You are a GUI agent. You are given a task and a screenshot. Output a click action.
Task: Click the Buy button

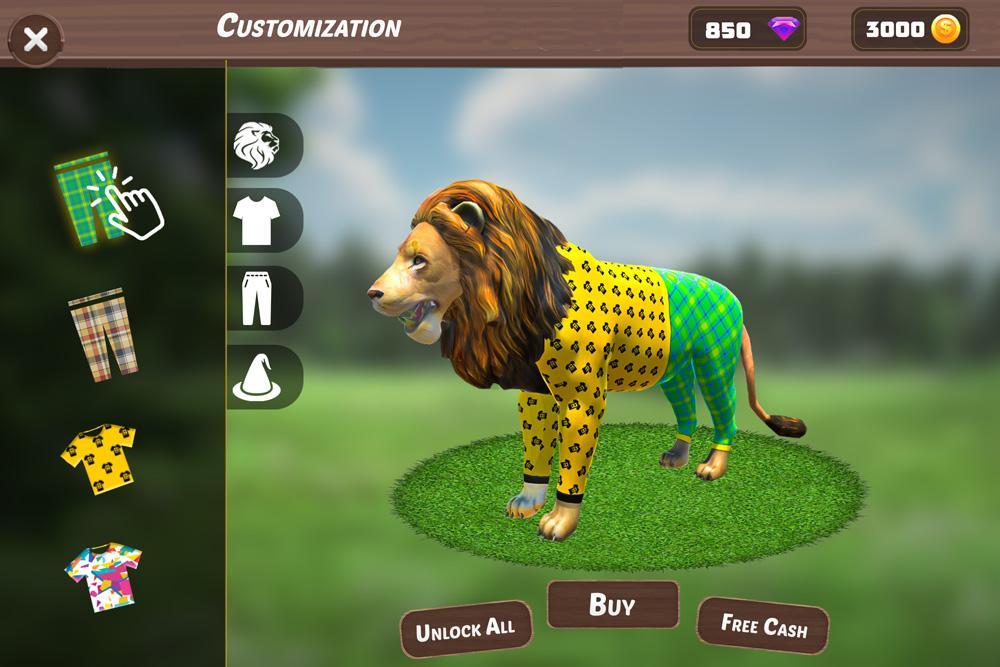(613, 605)
